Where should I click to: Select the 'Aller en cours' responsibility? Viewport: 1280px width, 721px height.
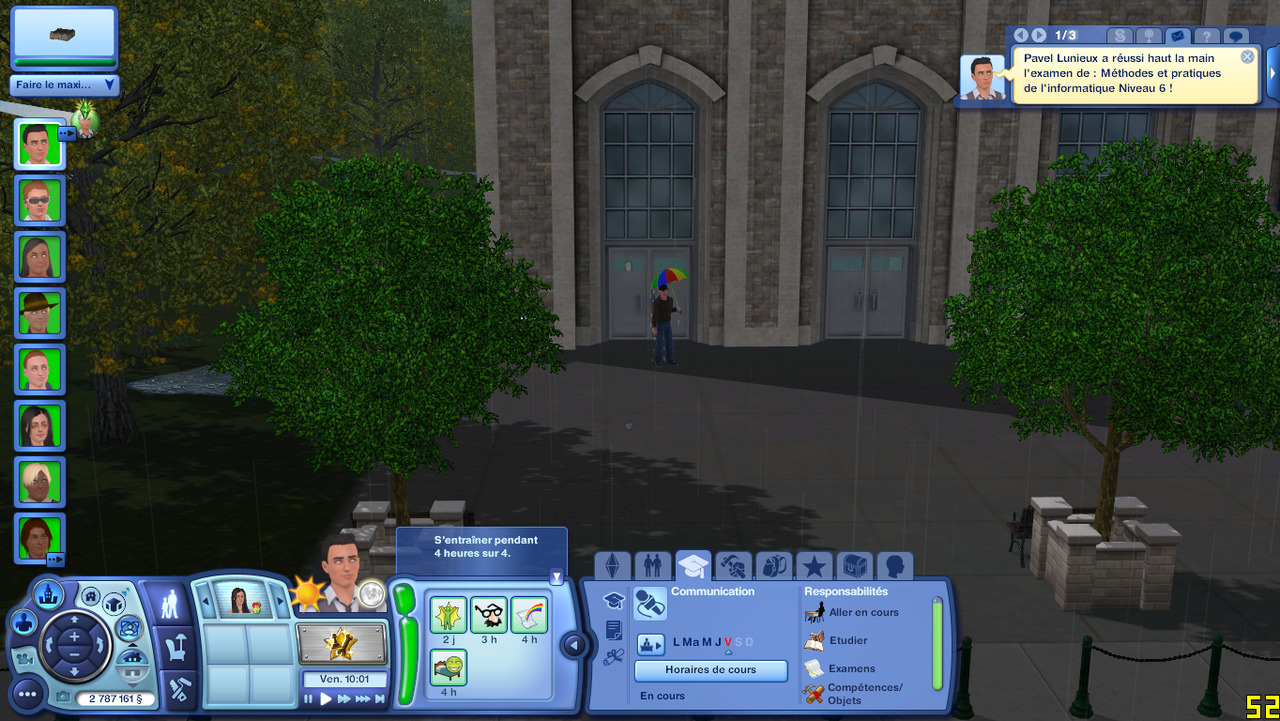pyautogui.click(x=863, y=612)
